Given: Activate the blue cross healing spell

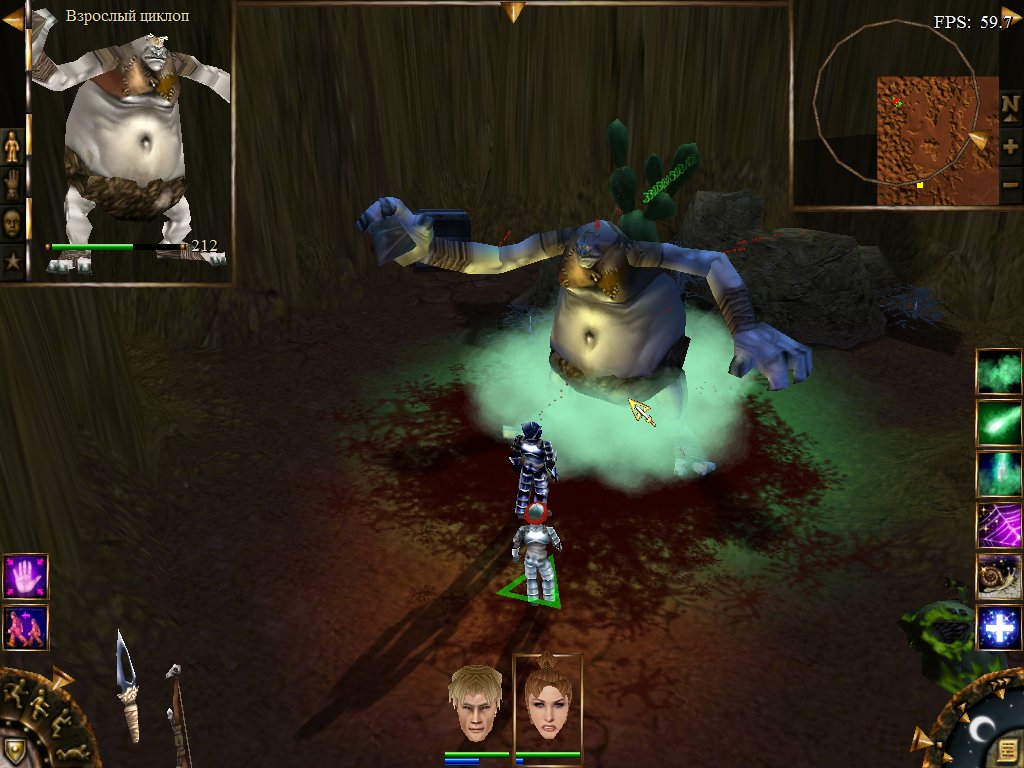Looking at the screenshot, I should (x=999, y=629).
